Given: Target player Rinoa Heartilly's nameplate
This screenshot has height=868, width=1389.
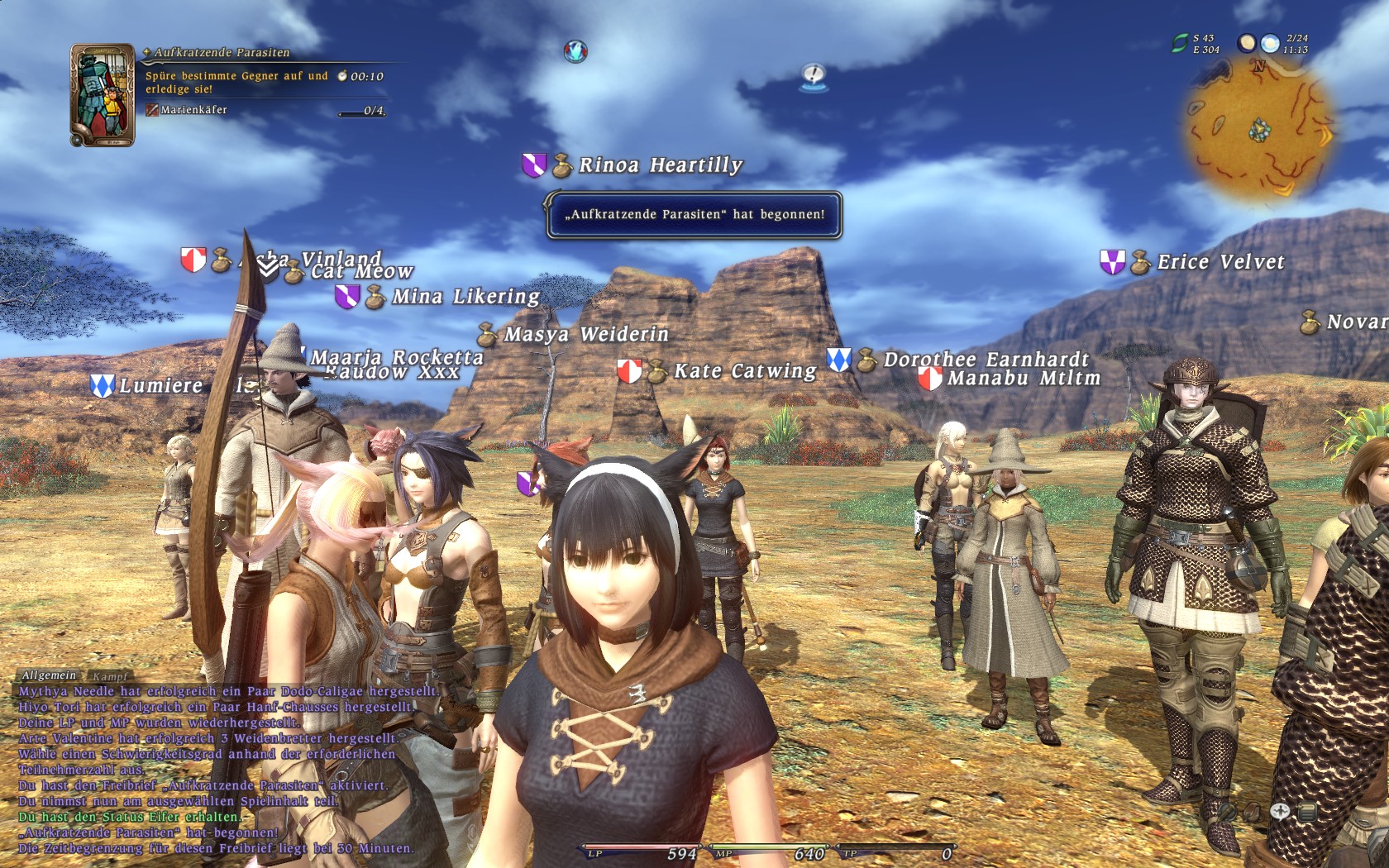Looking at the screenshot, I should [x=660, y=165].
